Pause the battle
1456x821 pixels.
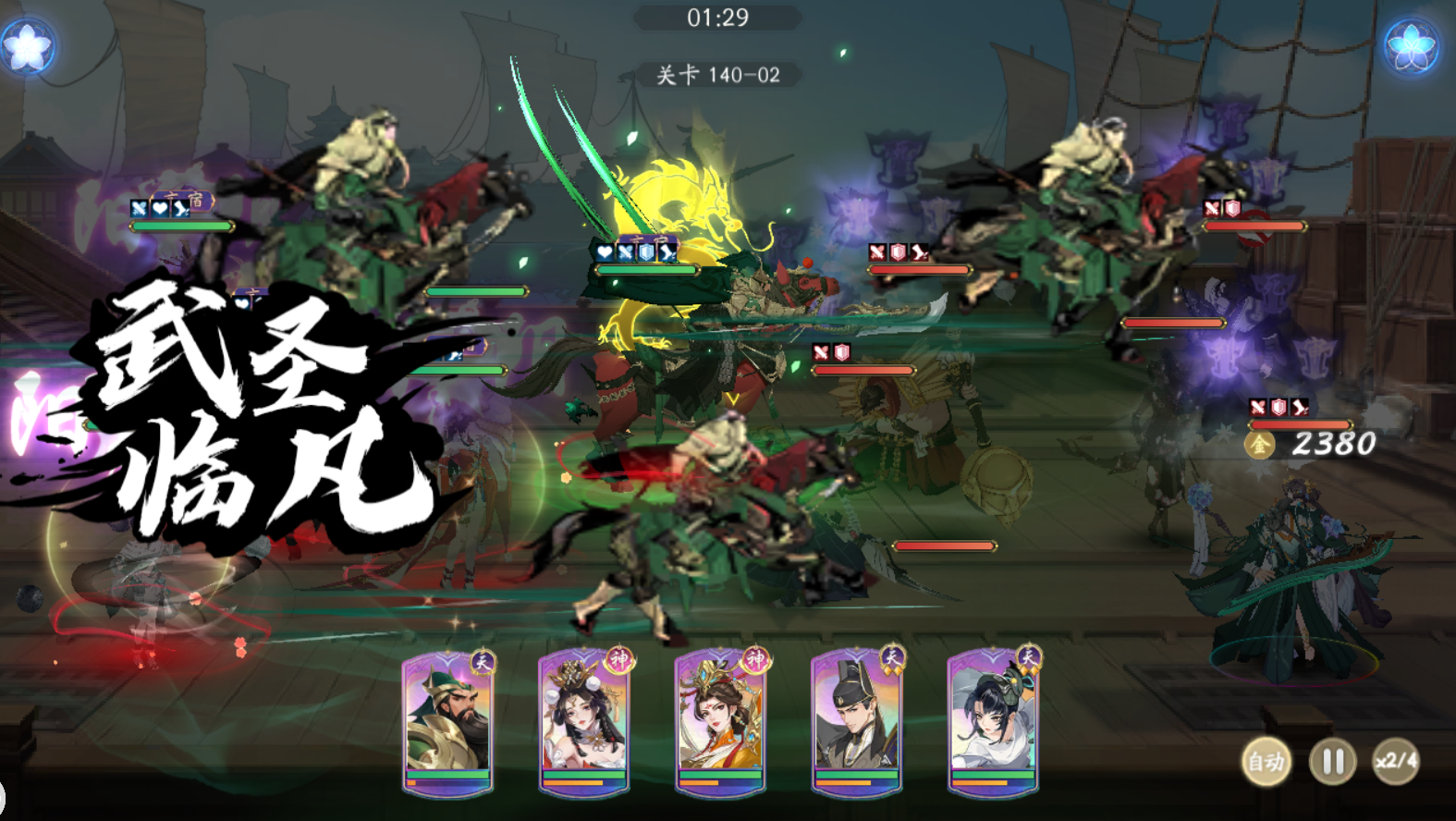(x=1332, y=761)
